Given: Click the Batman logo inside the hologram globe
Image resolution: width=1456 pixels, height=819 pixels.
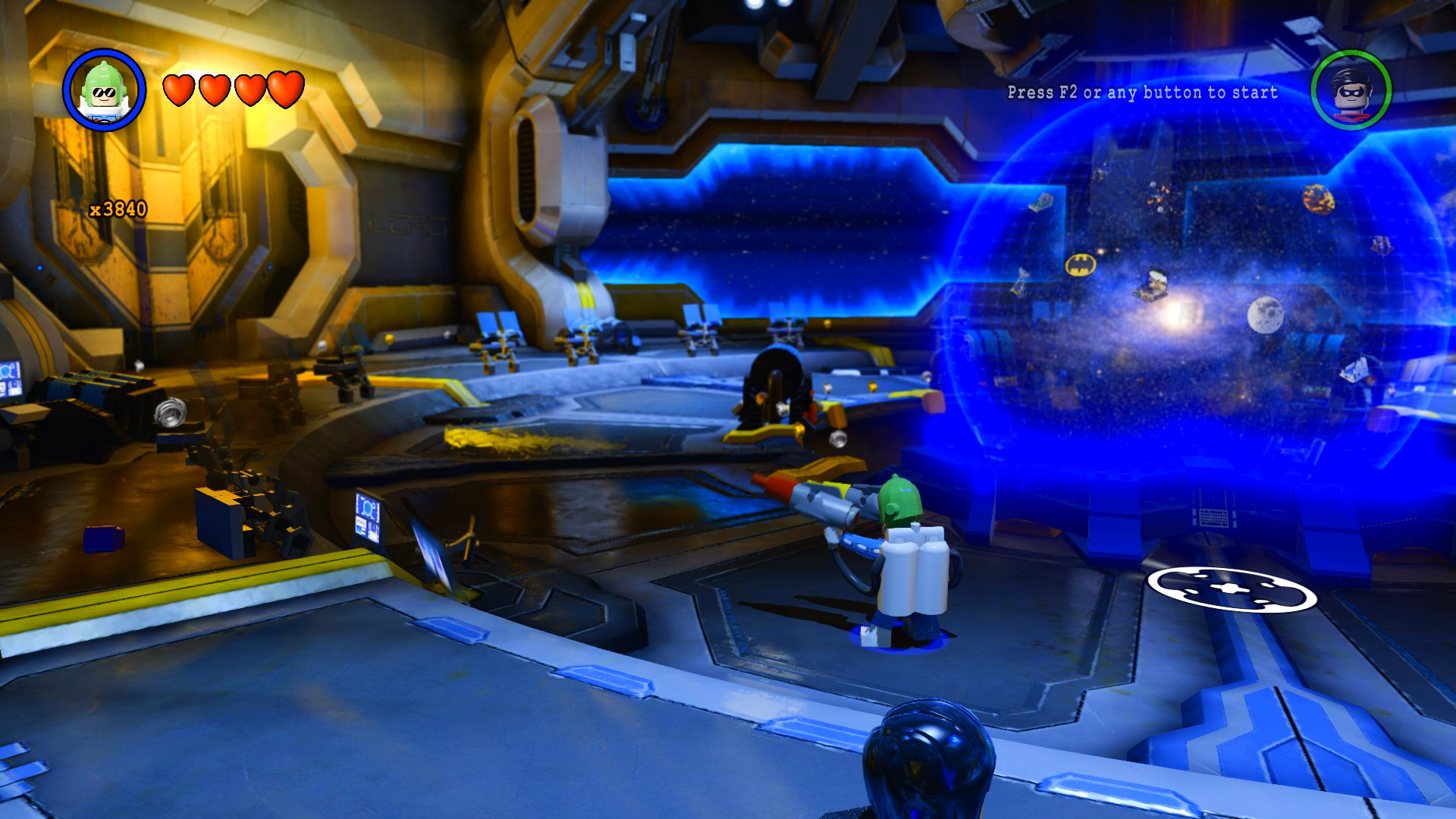Looking at the screenshot, I should [1080, 265].
